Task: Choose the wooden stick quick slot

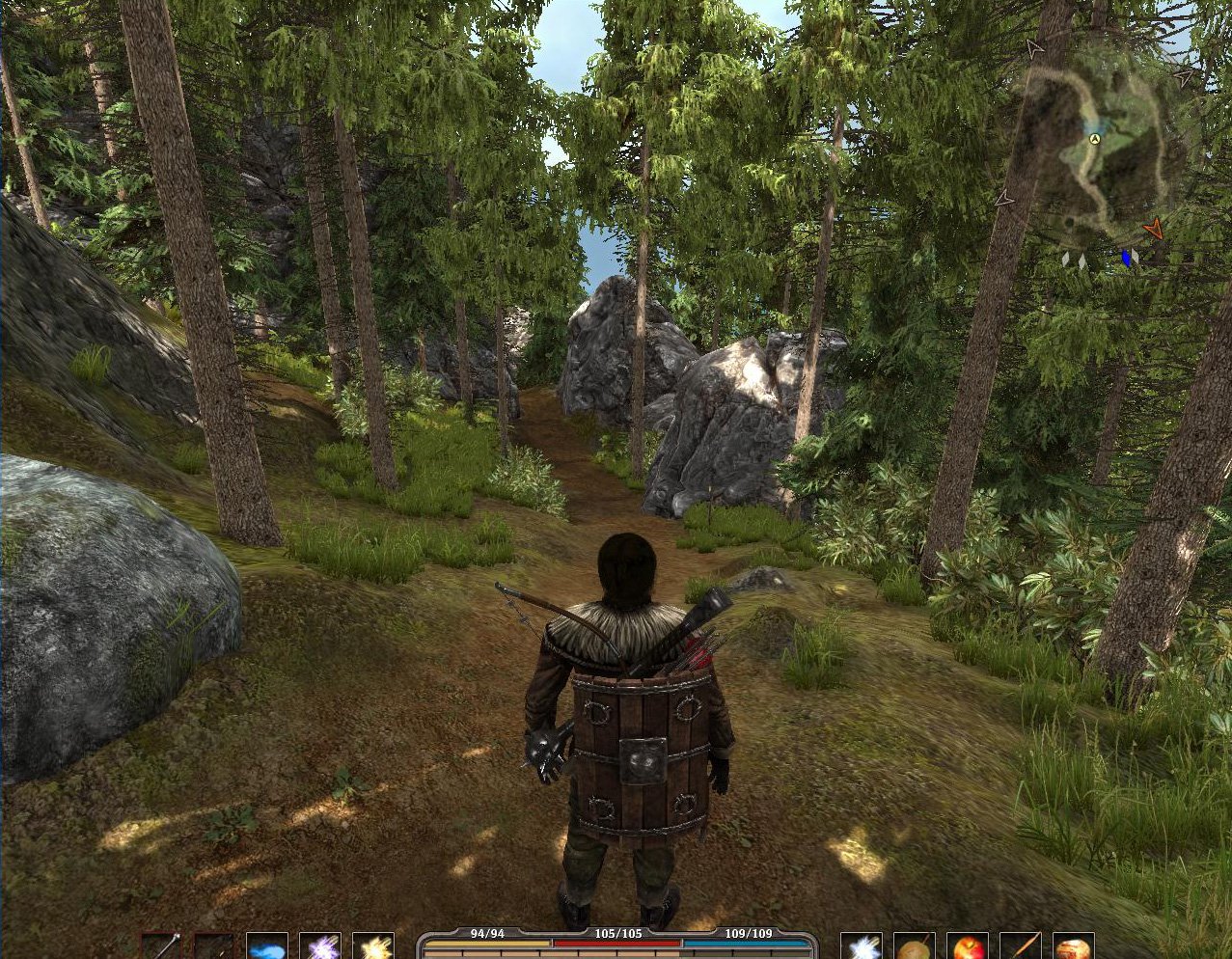Action: 1020,946
